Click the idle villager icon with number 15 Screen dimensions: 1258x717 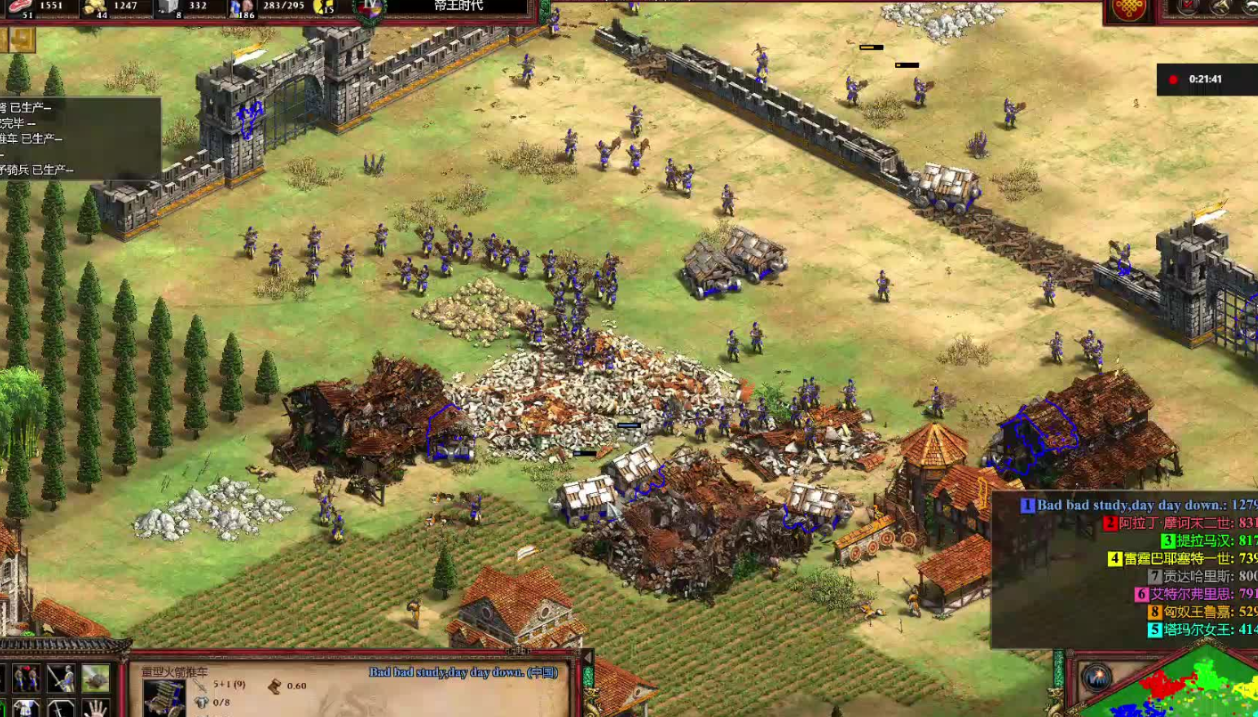click(325, 7)
